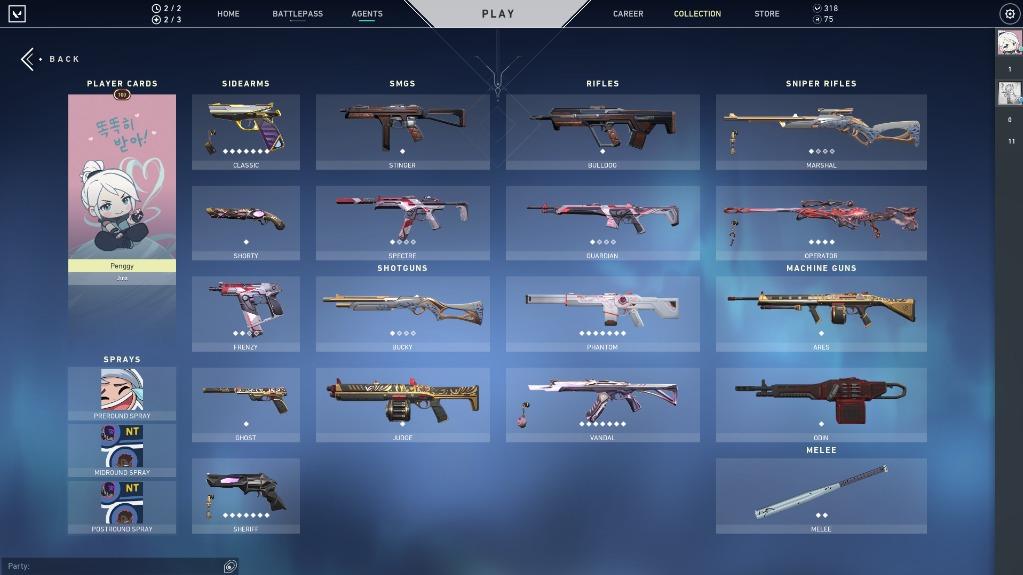Screen dimensions: 1023x575
Task: Open the Stinger SMG slot
Action: 402,132
